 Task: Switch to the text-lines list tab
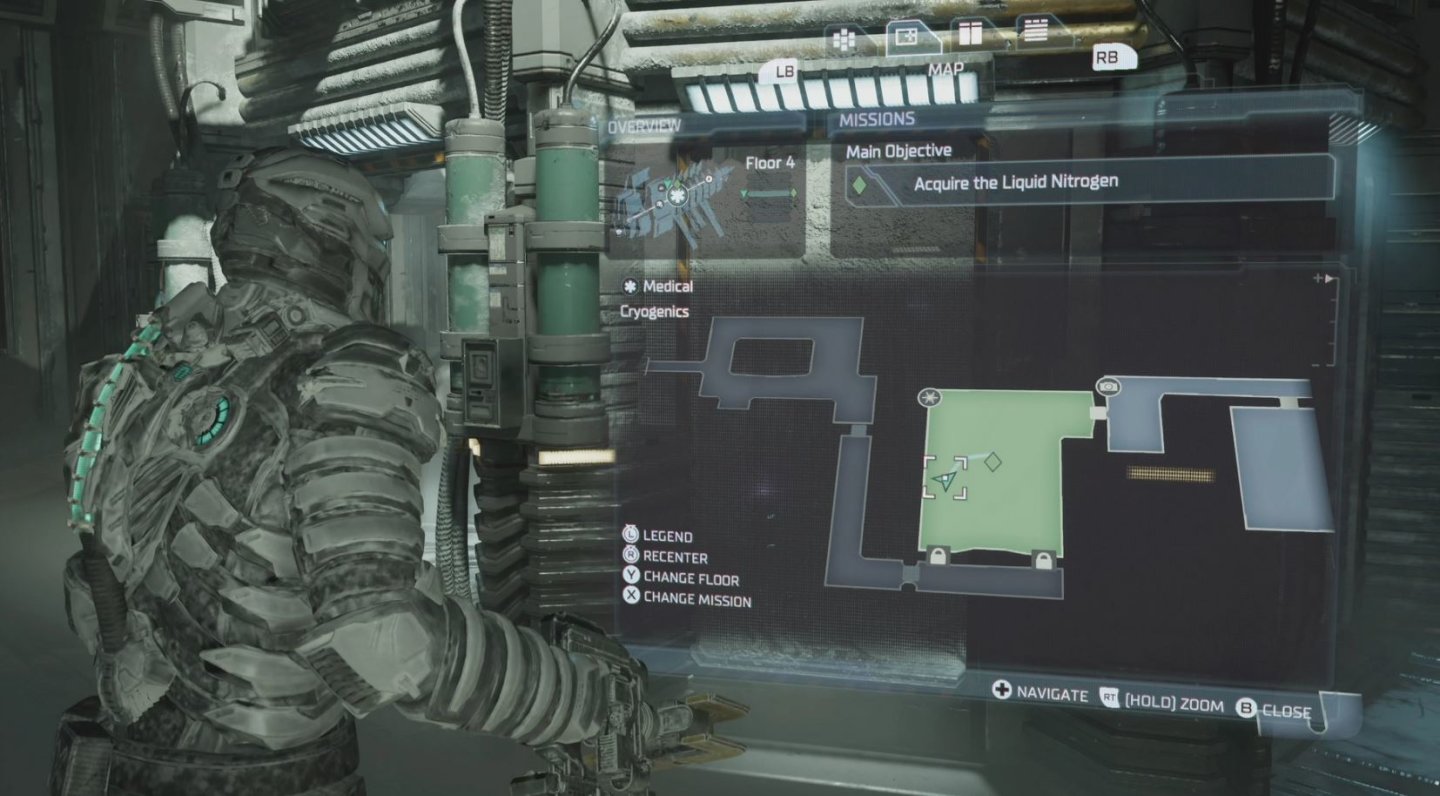1035,31
